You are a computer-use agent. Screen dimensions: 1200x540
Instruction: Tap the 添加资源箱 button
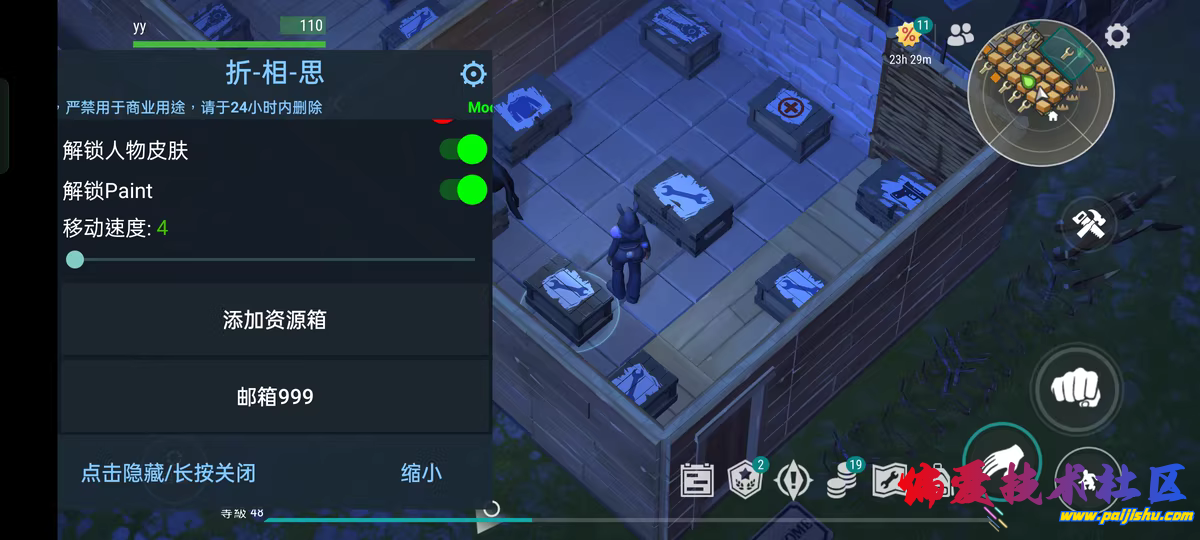coord(275,320)
